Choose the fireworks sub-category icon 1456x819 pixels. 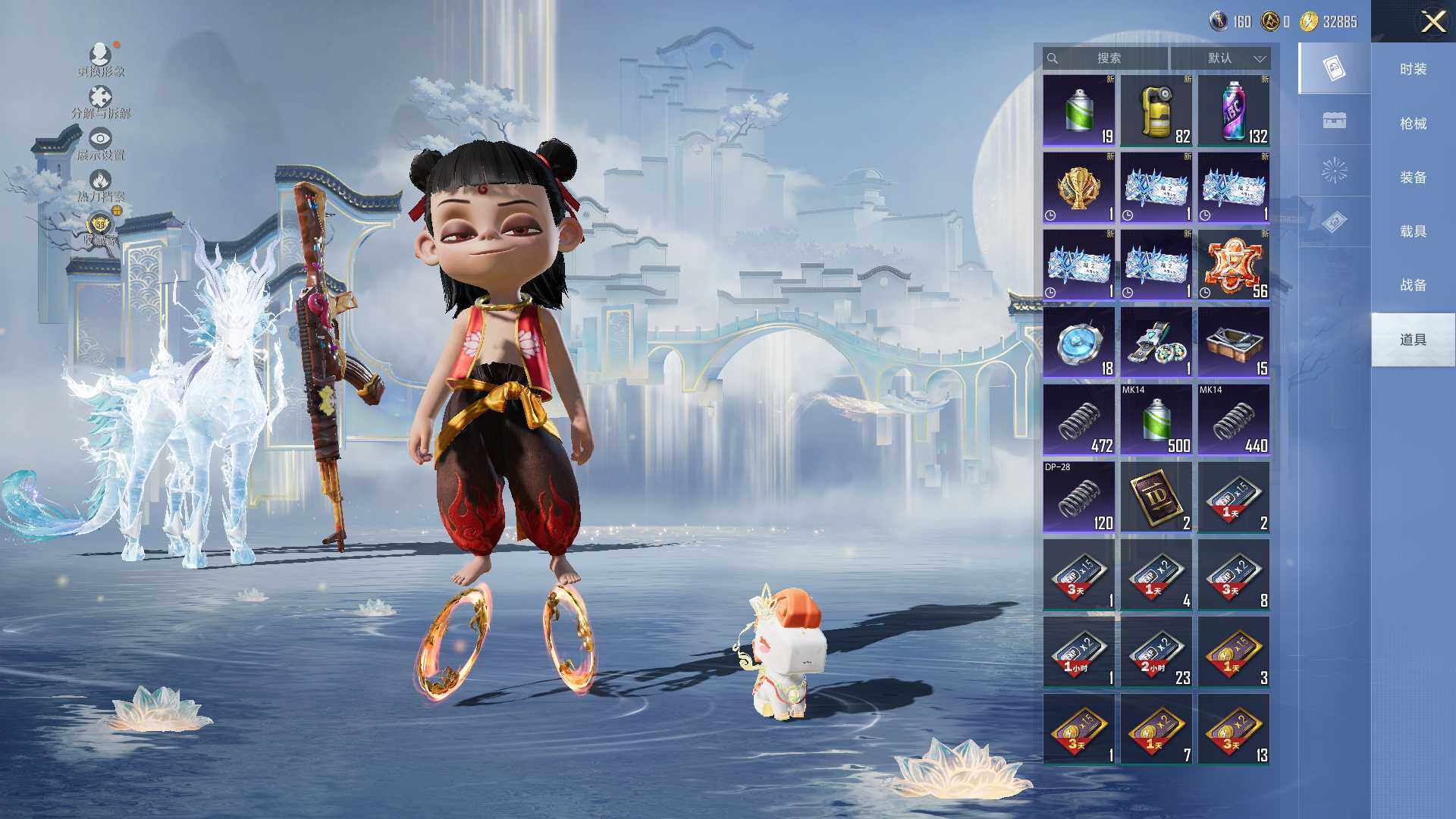click(x=1334, y=171)
